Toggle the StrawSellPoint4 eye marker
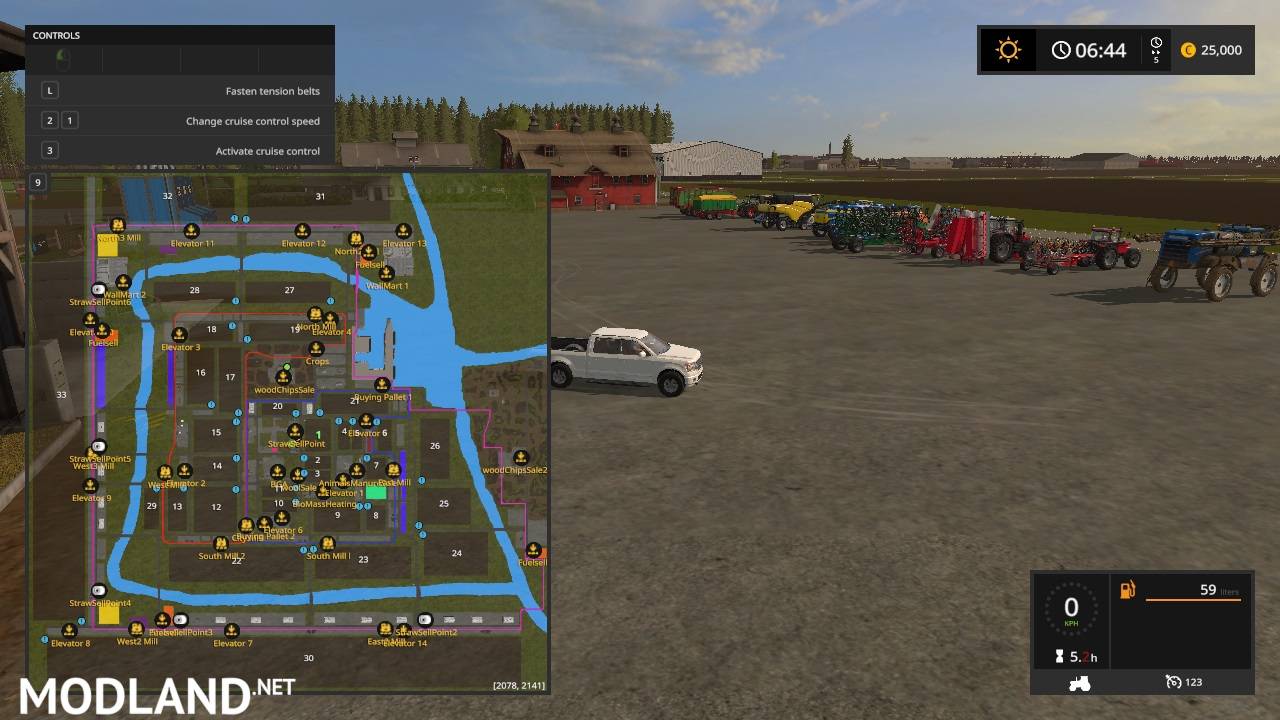 tap(99, 590)
